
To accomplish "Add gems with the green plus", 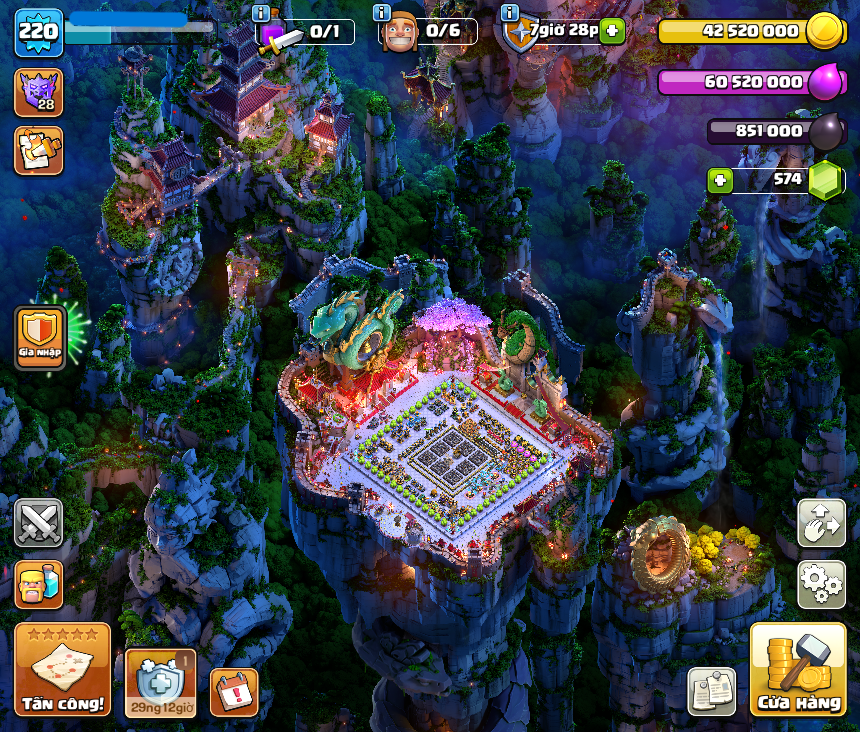I will (x=720, y=181).
